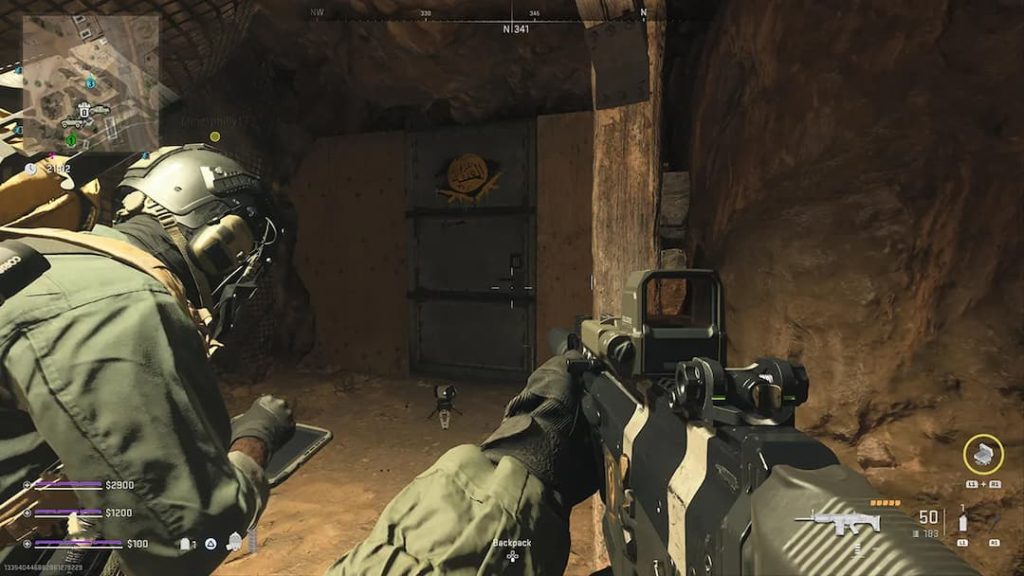Click the green player marker on the minimap
Image resolution: width=1024 pixels, height=576 pixels.
(x=71, y=140)
